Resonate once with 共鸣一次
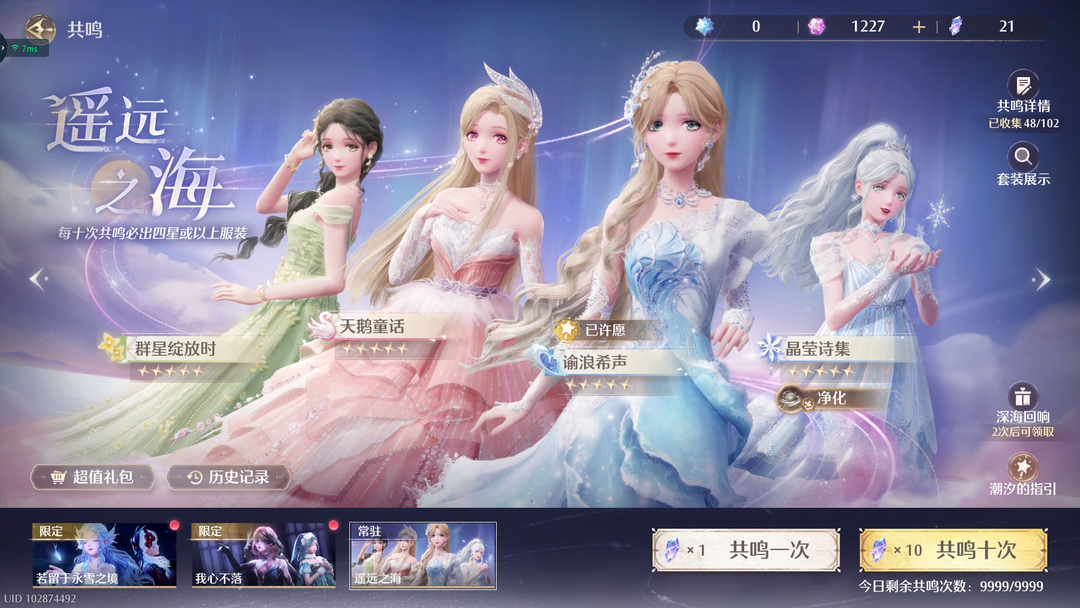This screenshot has height=608, width=1080. (x=745, y=550)
